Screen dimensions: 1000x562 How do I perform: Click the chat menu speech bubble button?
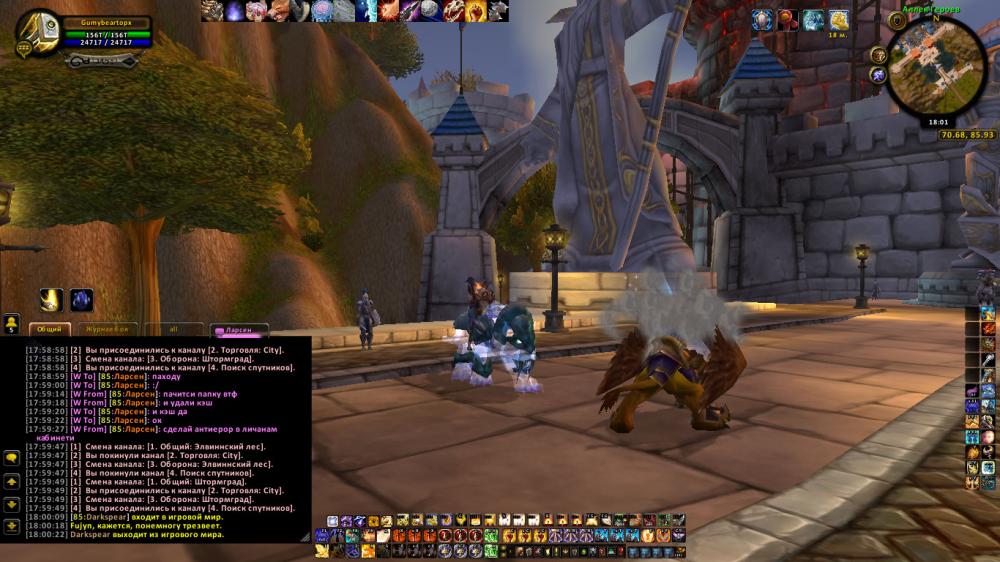[x=12, y=457]
